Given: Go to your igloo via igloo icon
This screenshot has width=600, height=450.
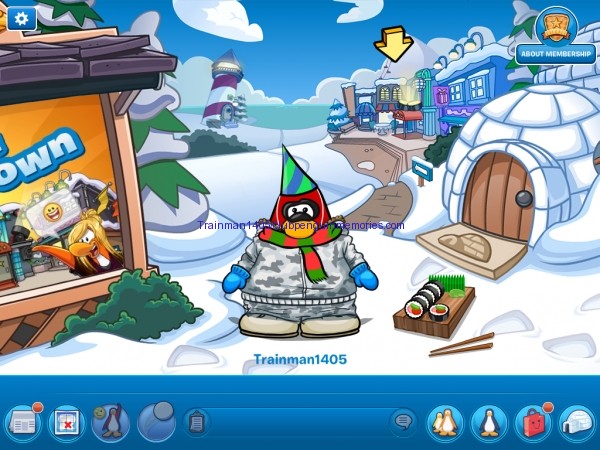Looking at the screenshot, I should click(576, 422).
